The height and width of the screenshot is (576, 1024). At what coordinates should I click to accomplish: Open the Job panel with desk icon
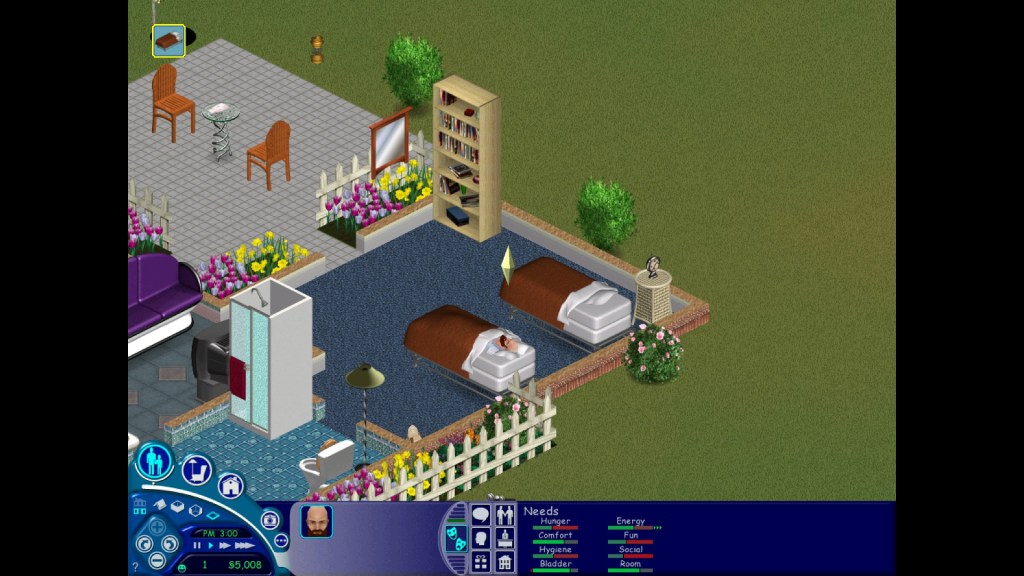(505, 539)
